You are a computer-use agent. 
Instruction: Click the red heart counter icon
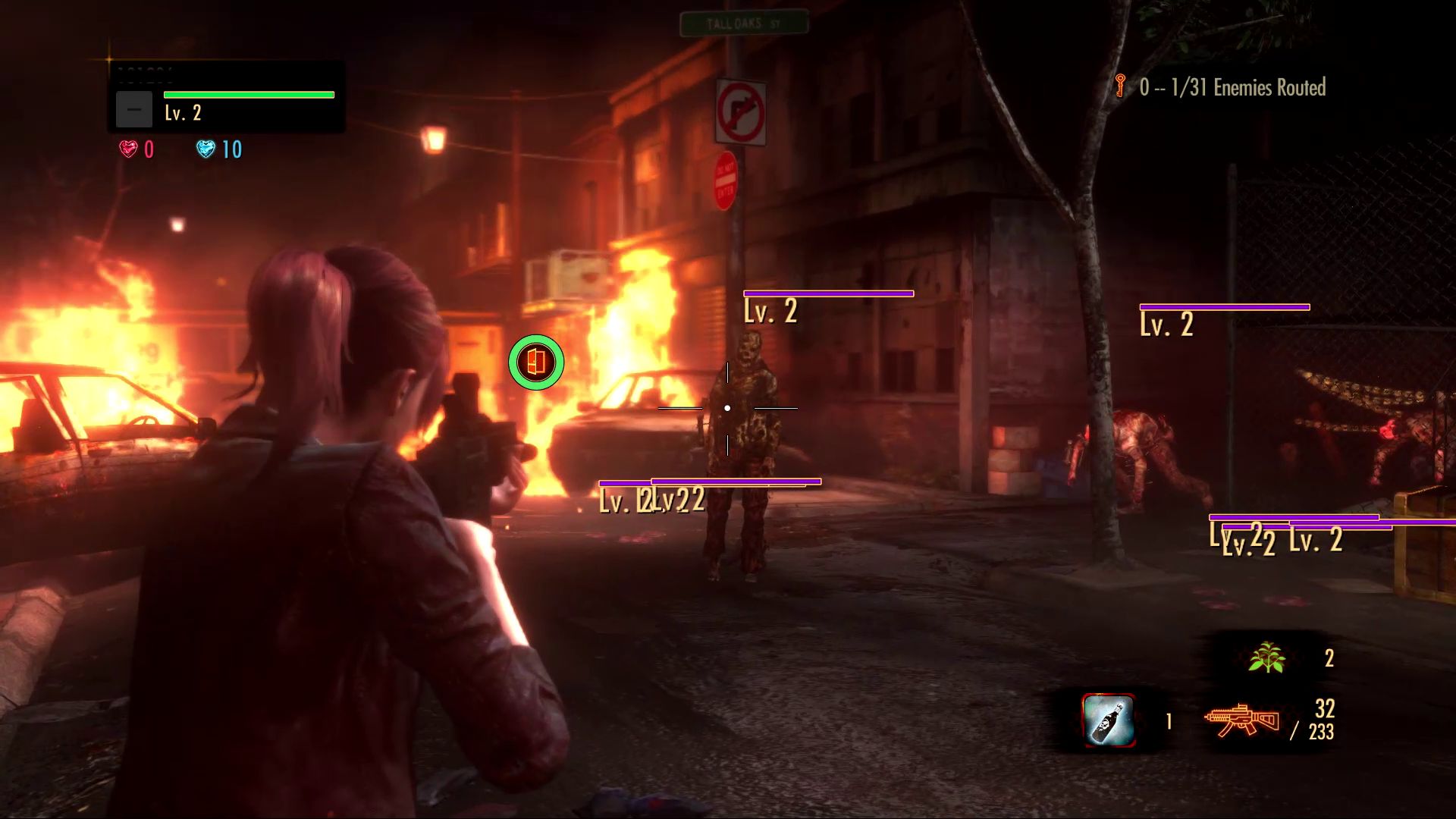pyautogui.click(x=129, y=149)
